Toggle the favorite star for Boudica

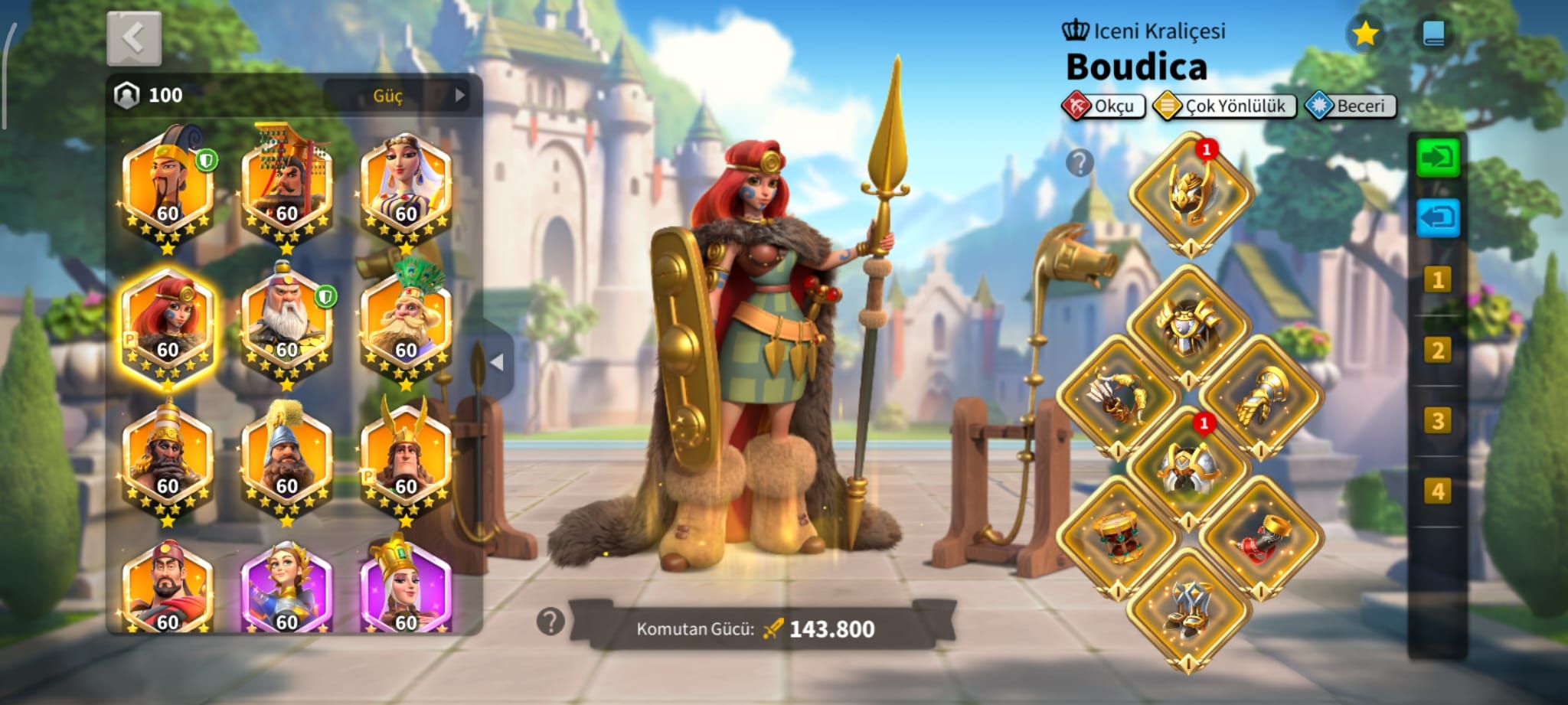1365,34
